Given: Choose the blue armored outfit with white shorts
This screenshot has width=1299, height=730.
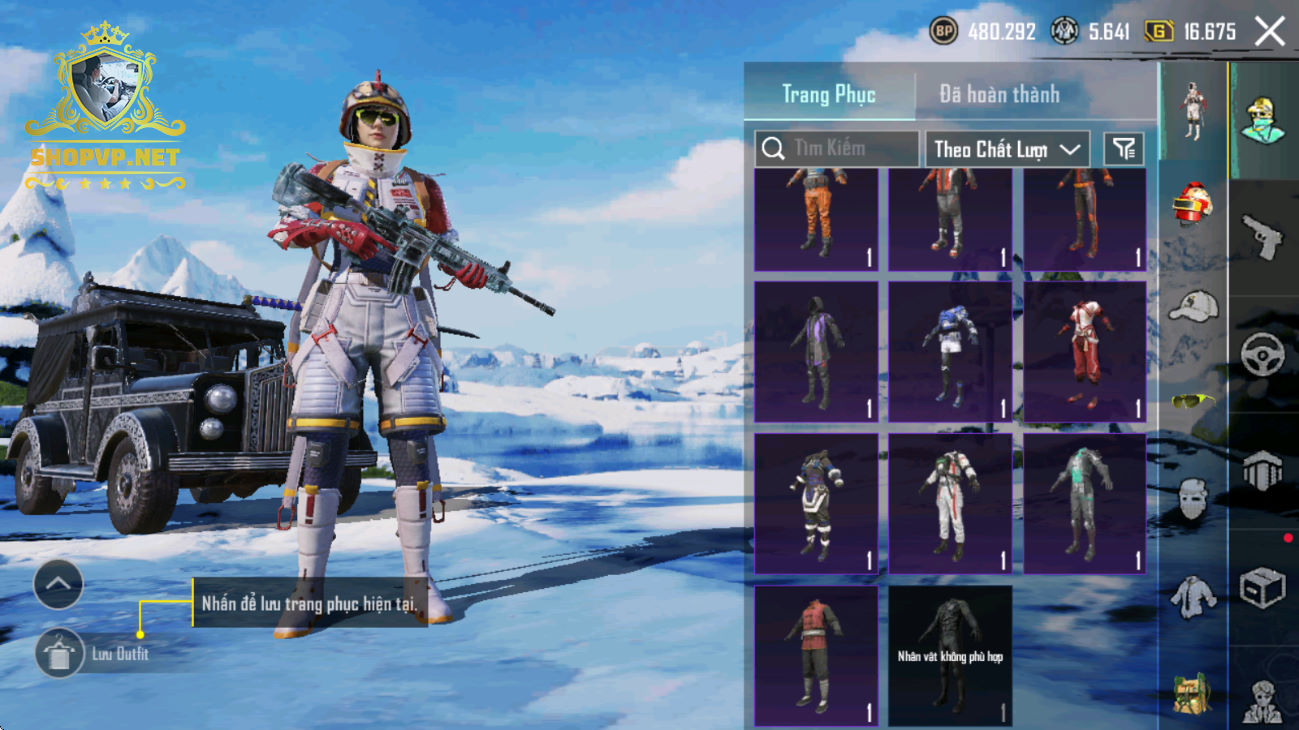Looking at the screenshot, I should pyautogui.click(x=950, y=352).
